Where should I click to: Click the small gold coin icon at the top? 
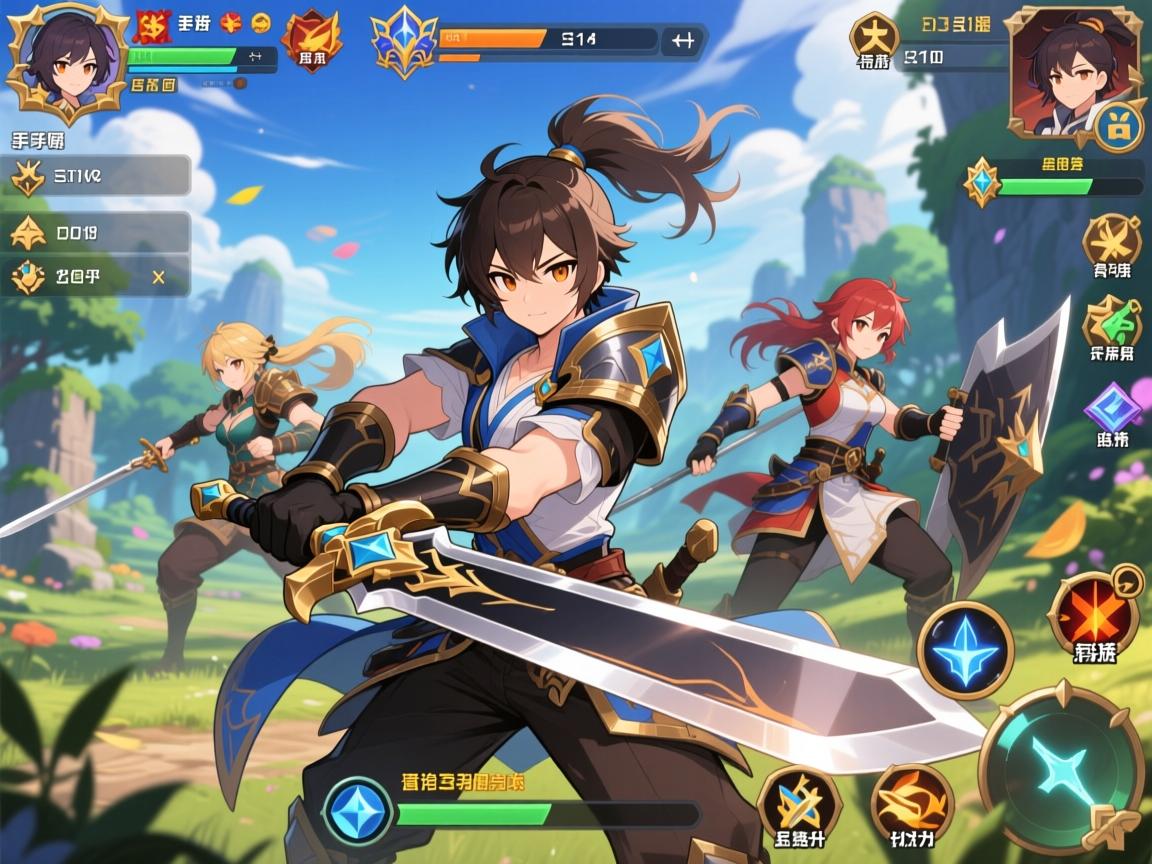[260, 21]
